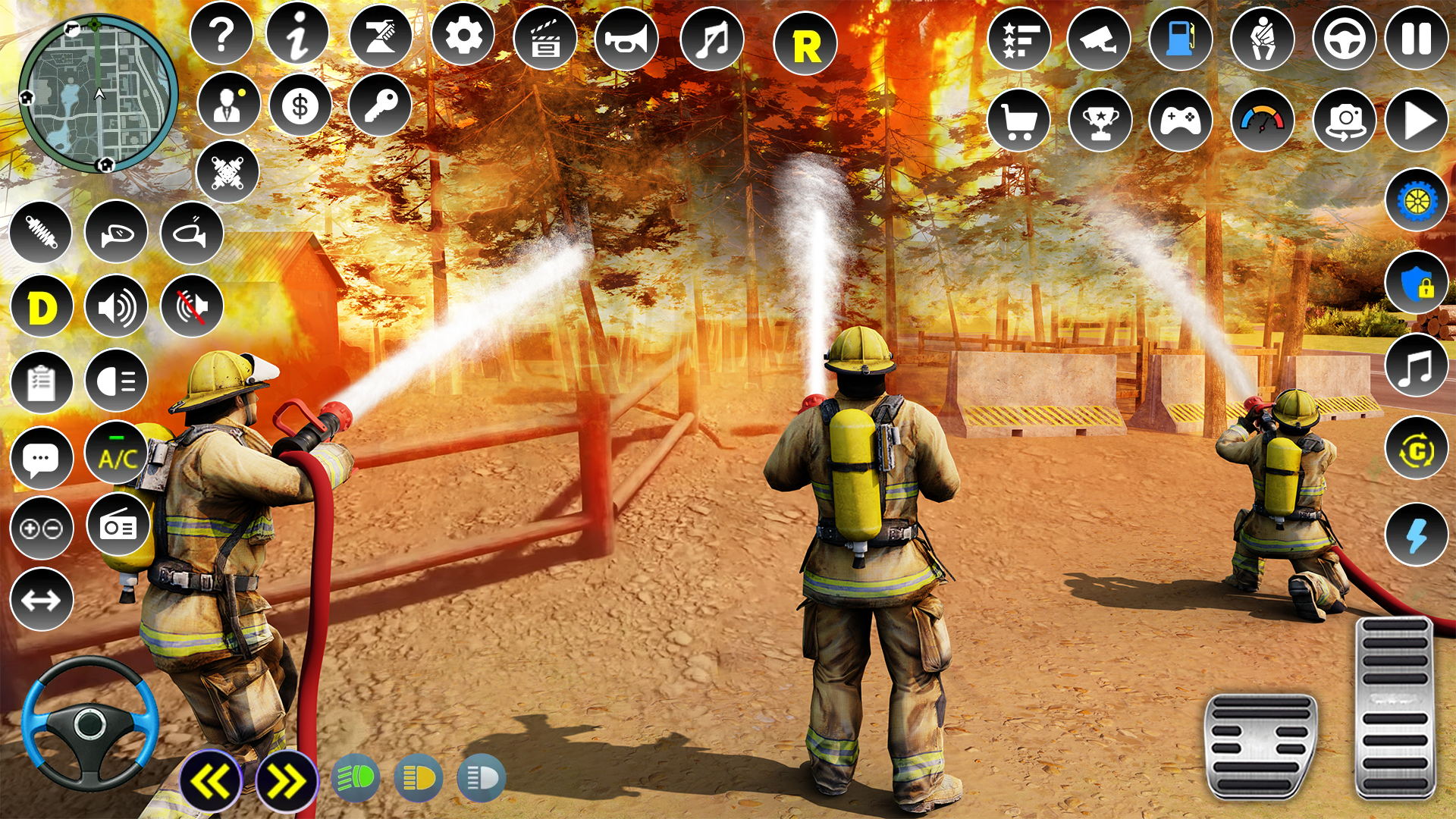This screenshot has width=1456, height=819.
Task: Toggle the green headlight beam icon
Action: [356, 778]
